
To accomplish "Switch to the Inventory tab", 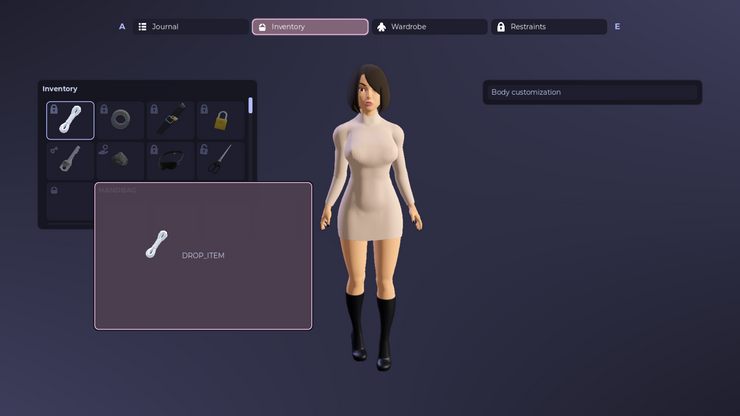I will 310,27.
